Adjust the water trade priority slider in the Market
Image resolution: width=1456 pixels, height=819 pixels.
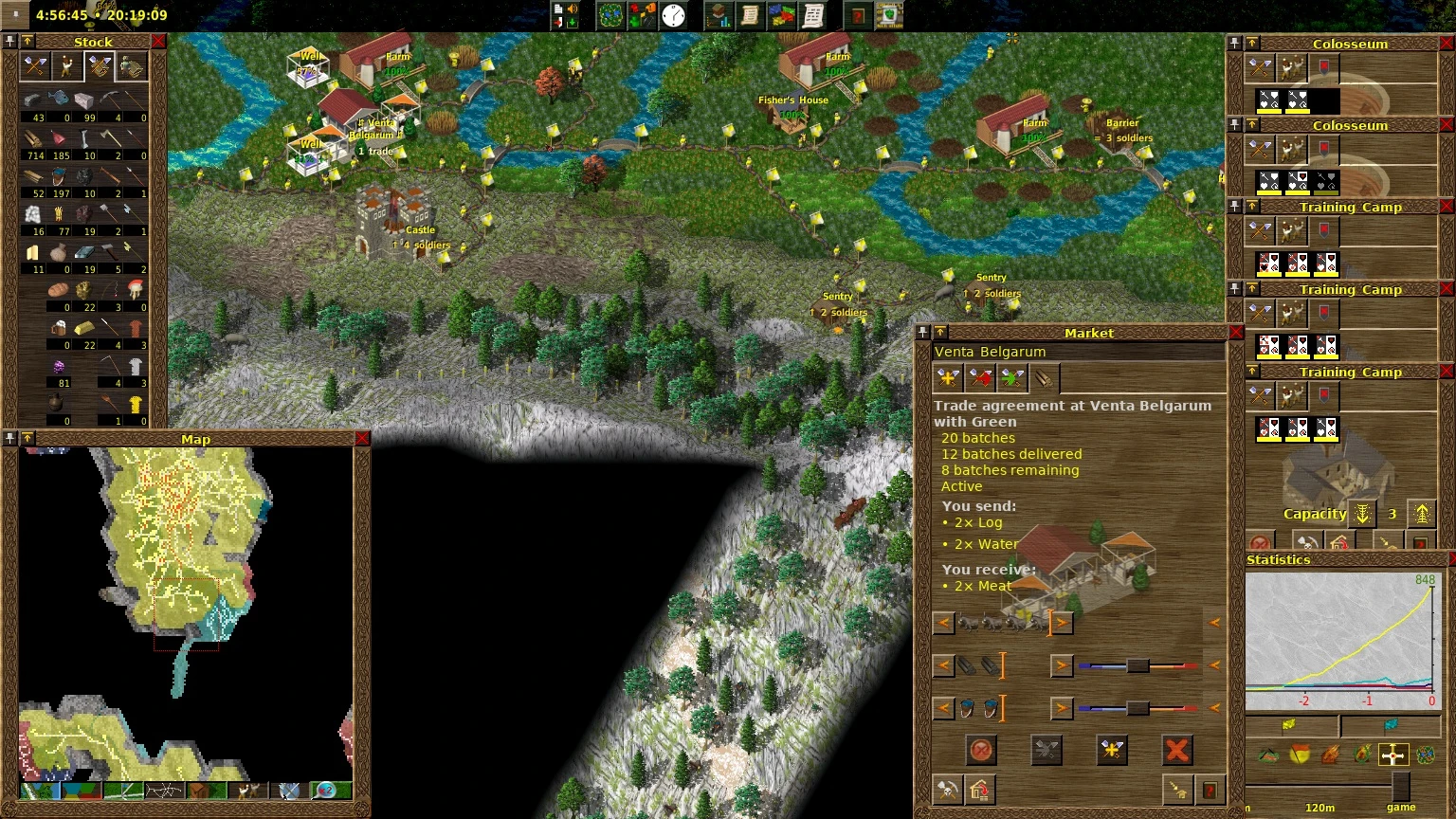click(x=1137, y=708)
